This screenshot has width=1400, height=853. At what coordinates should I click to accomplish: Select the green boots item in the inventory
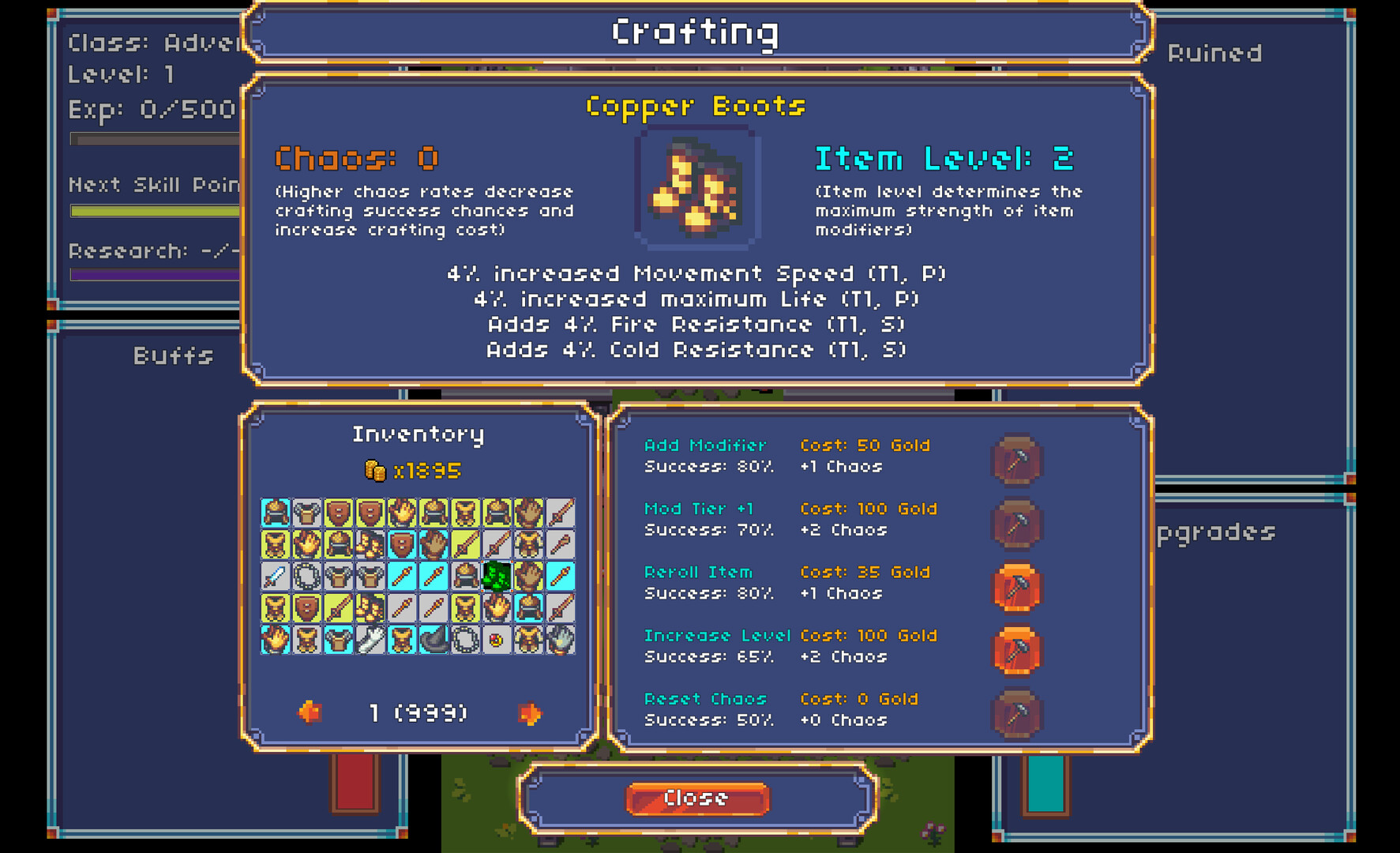tap(496, 577)
